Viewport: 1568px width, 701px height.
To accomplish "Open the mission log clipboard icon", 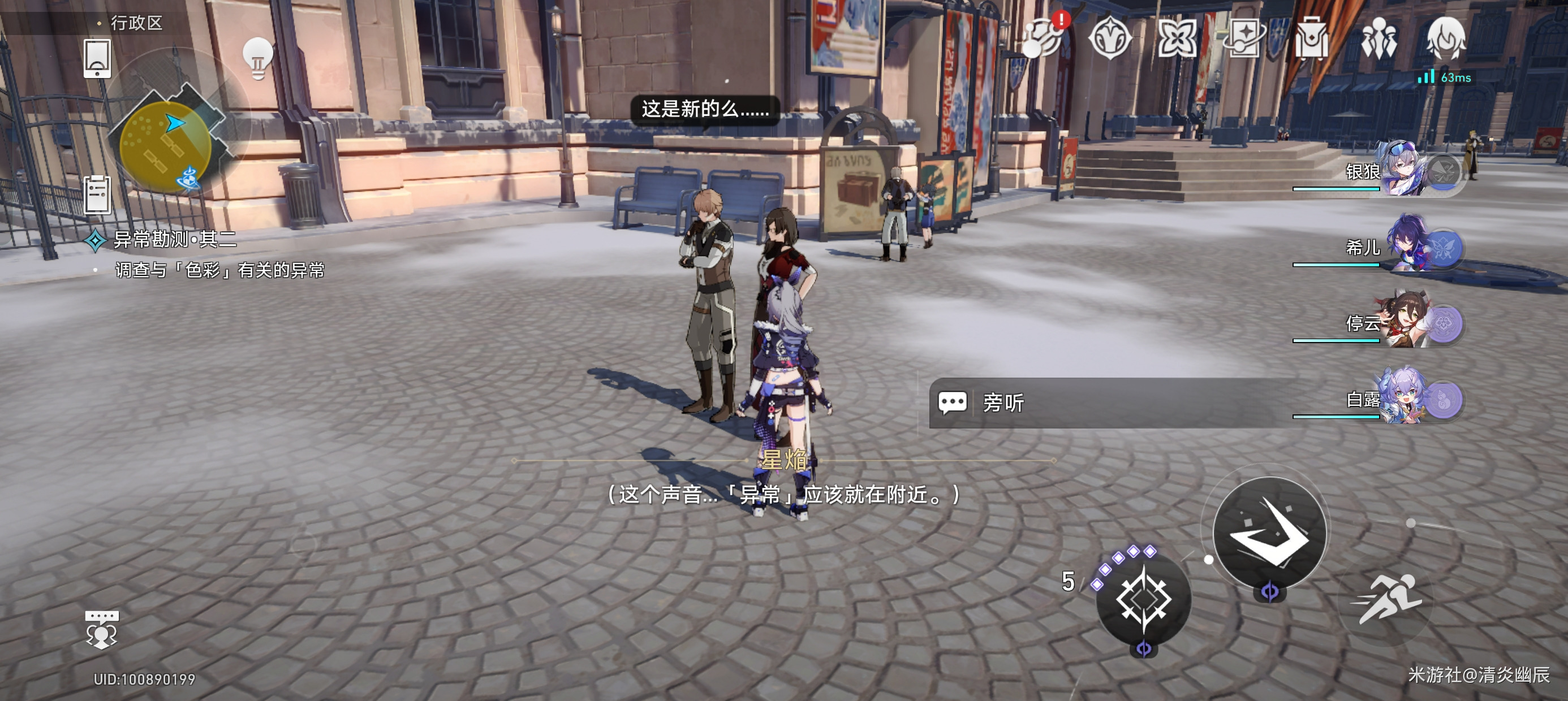I will point(97,194).
